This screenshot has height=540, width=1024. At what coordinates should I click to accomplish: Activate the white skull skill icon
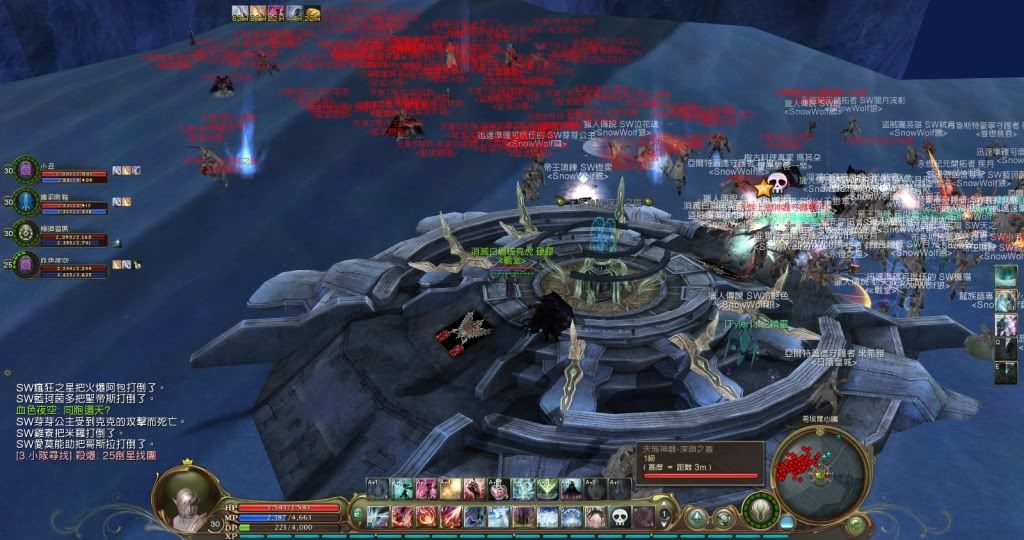coord(619,517)
